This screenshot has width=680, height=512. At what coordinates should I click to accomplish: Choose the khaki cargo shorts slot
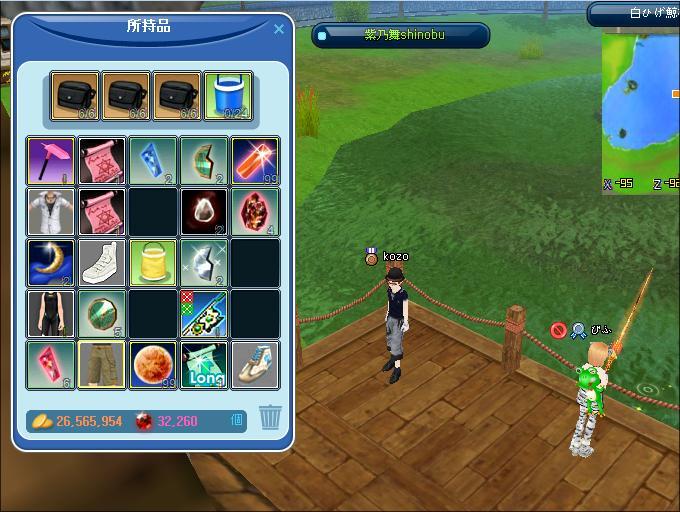click(102, 366)
